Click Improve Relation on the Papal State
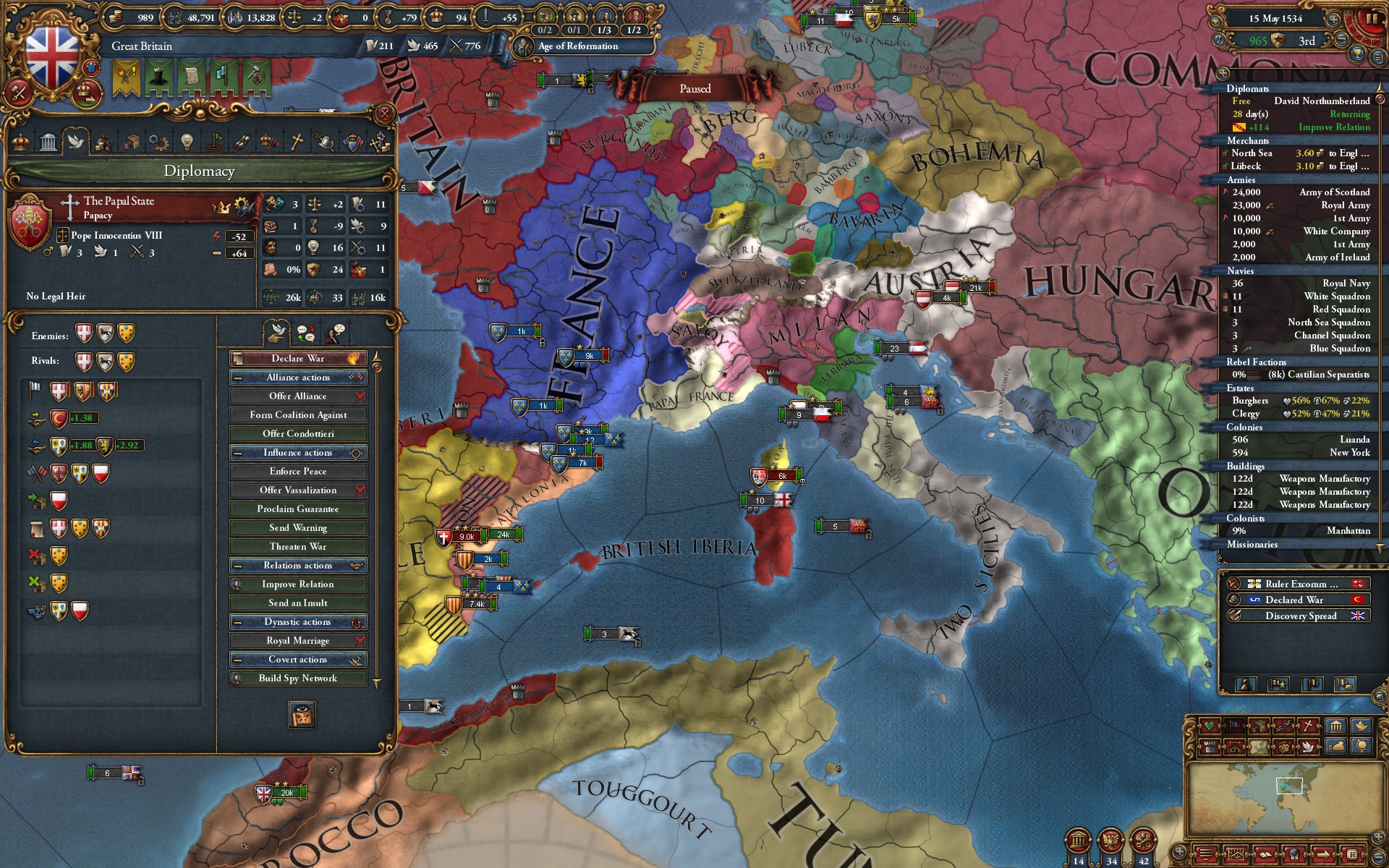The width and height of the screenshot is (1389, 868). [x=297, y=584]
